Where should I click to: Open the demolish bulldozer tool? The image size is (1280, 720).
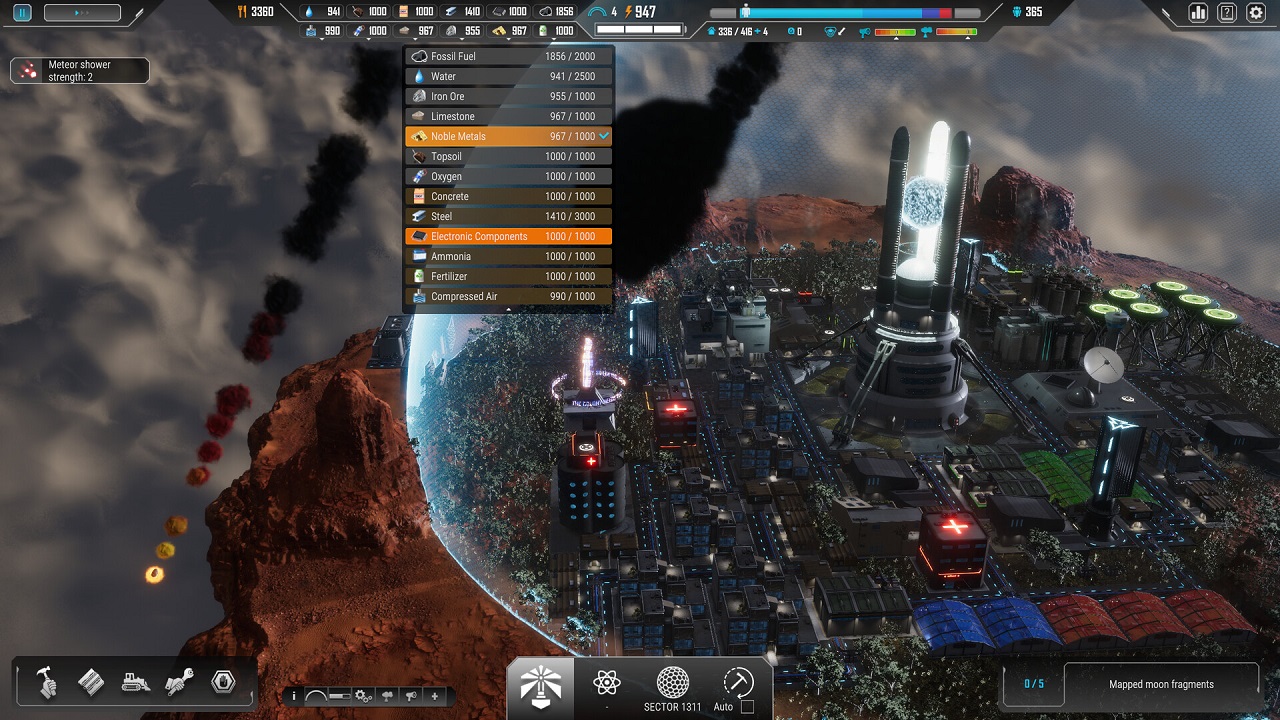click(x=135, y=681)
